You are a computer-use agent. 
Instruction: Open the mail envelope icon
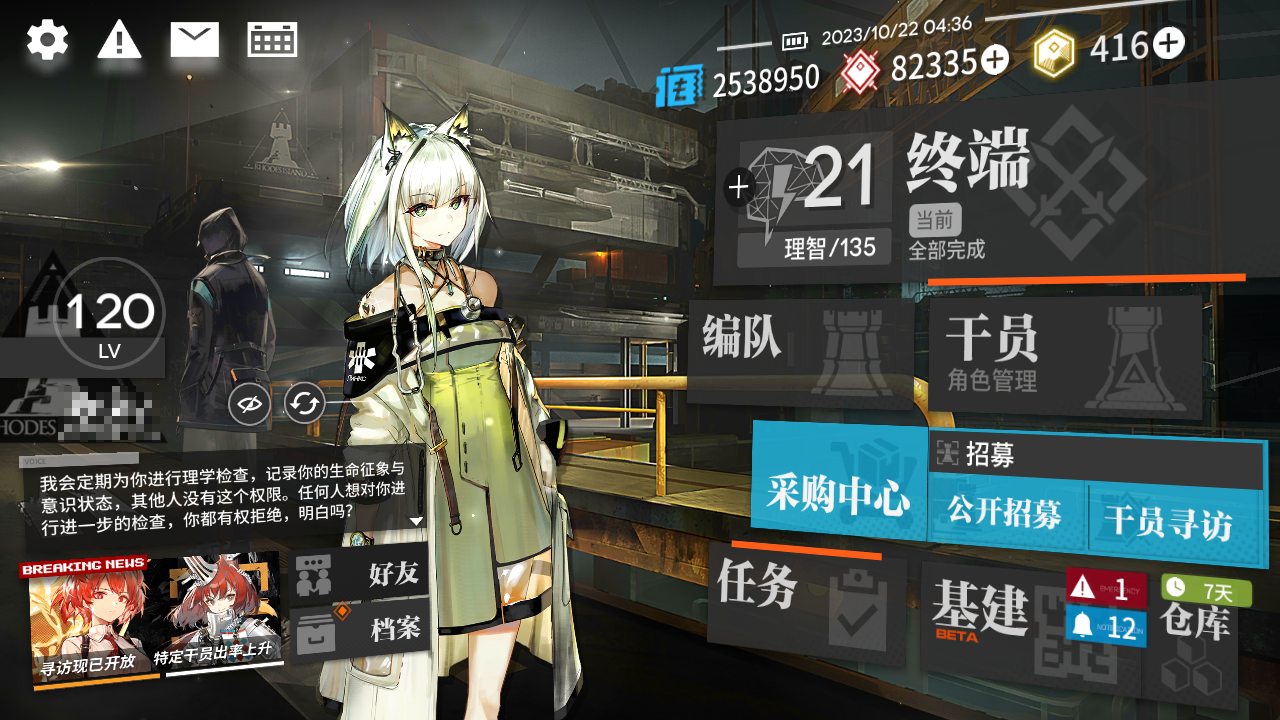pyautogui.click(x=194, y=40)
